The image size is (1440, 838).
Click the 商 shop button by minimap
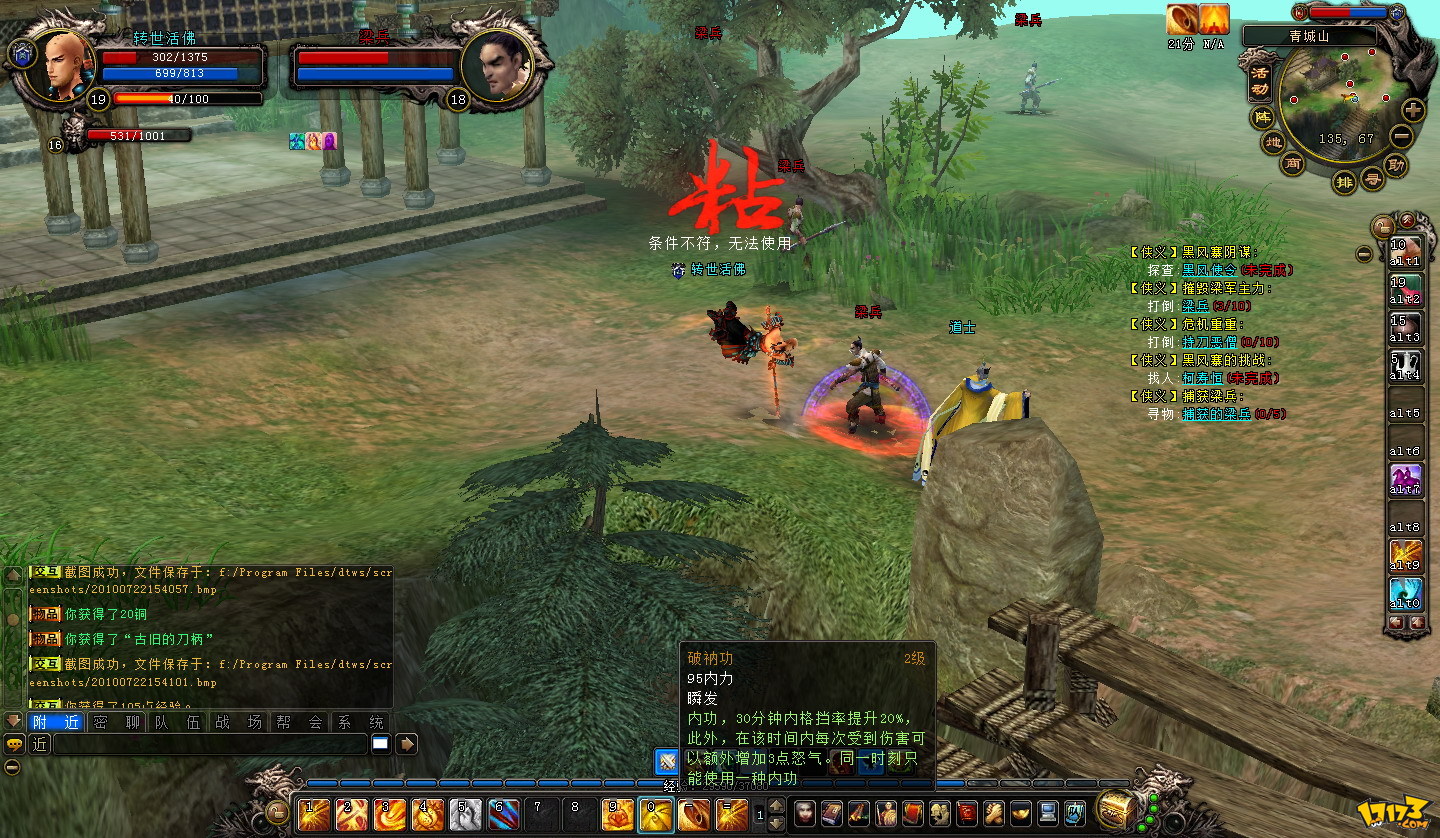(x=1294, y=164)
